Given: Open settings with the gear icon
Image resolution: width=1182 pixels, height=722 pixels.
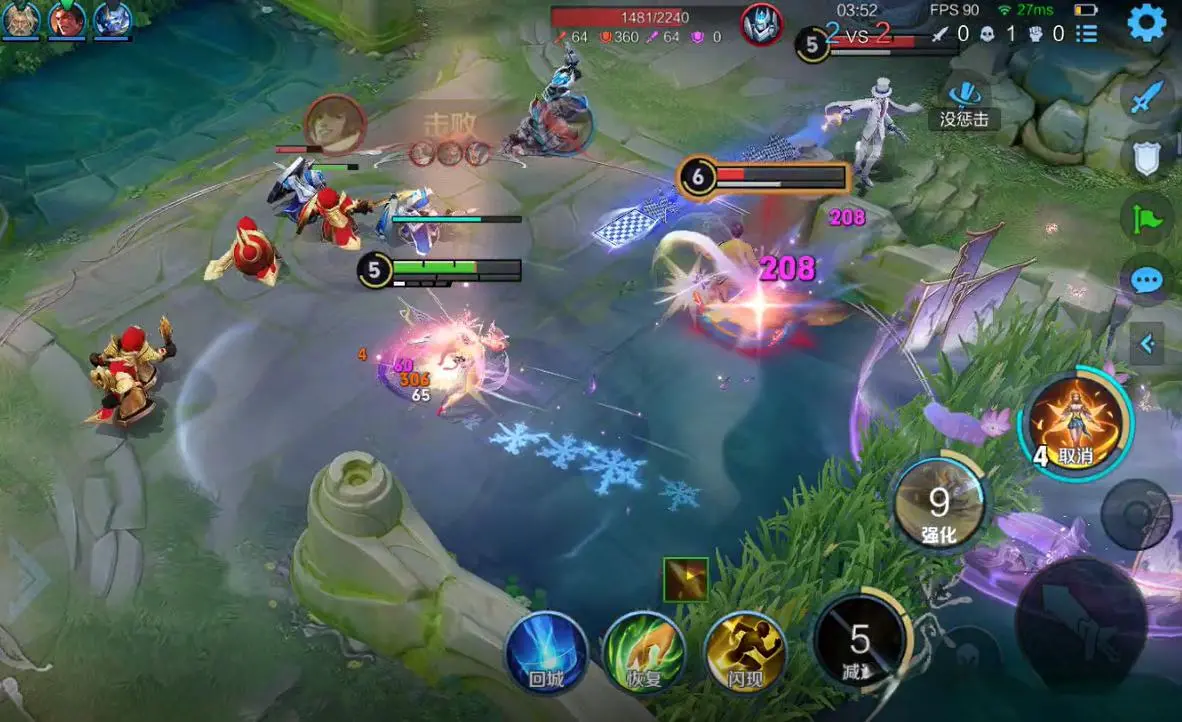Looking at the screenshot, I should (1146, 22).
